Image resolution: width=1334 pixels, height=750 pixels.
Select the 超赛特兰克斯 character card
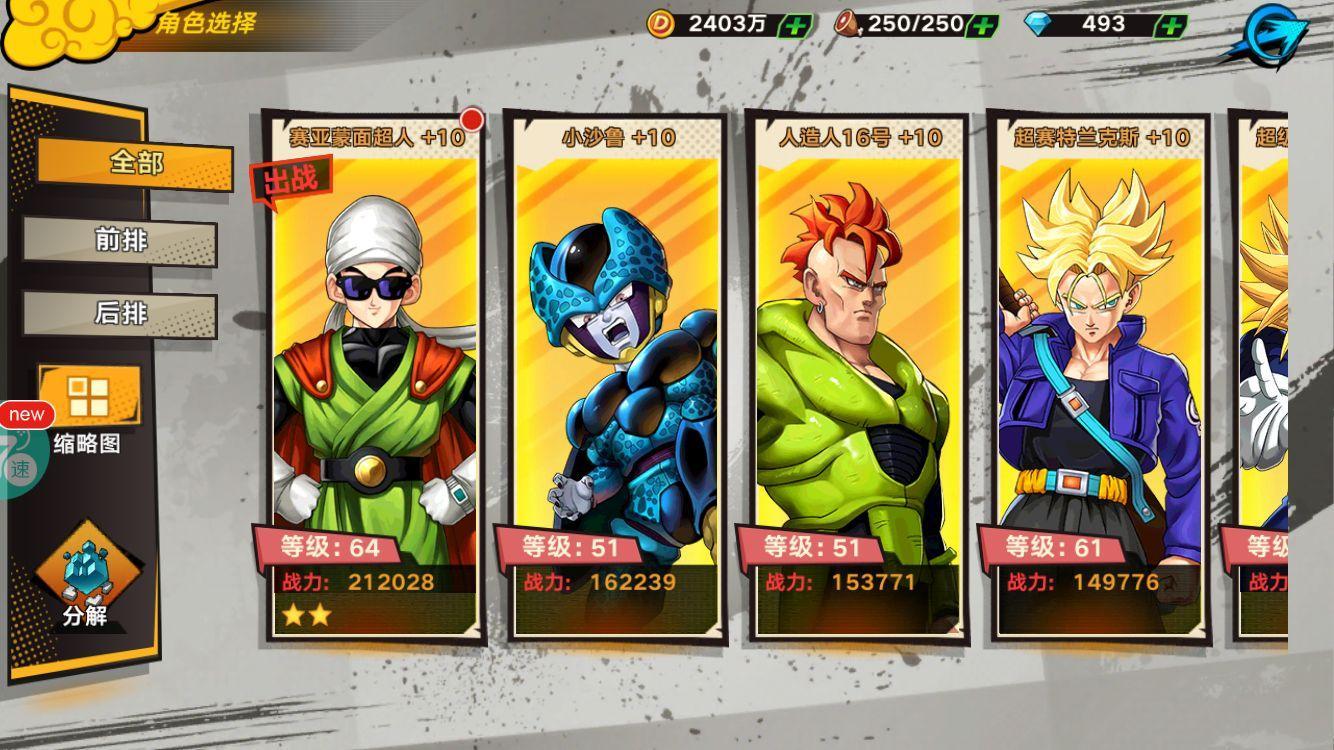1099,380
